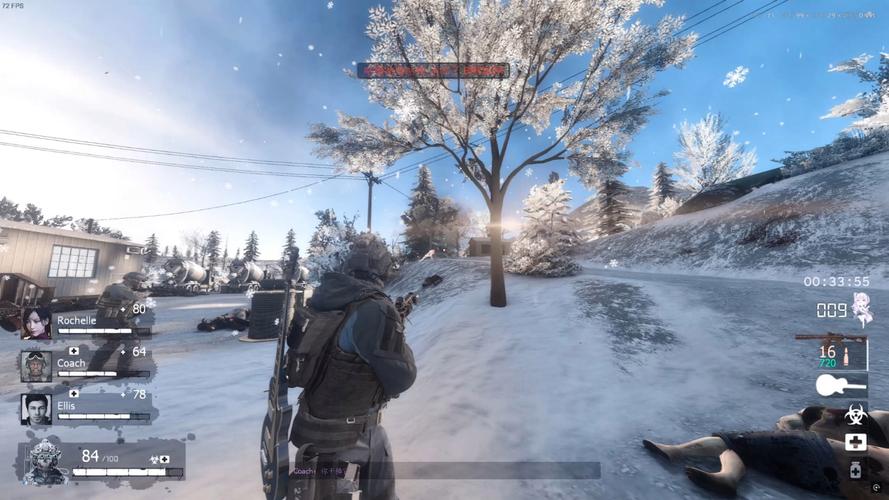Click your own helmeted character portrait
Image resolution: width=889 pixels, height=500 pixels.
coord(46,462)
